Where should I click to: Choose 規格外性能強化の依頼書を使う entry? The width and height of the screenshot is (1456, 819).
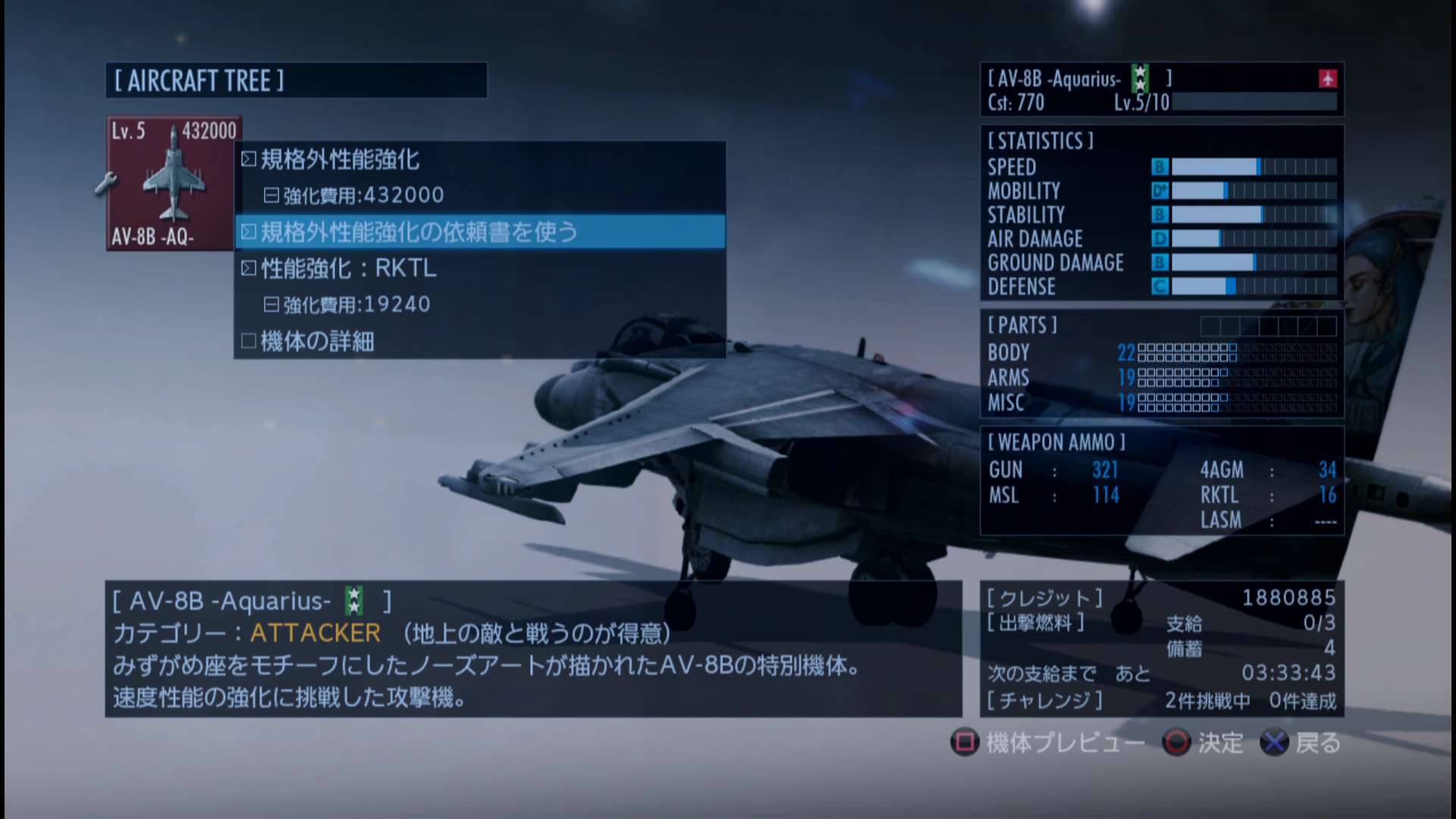(419, 232)
